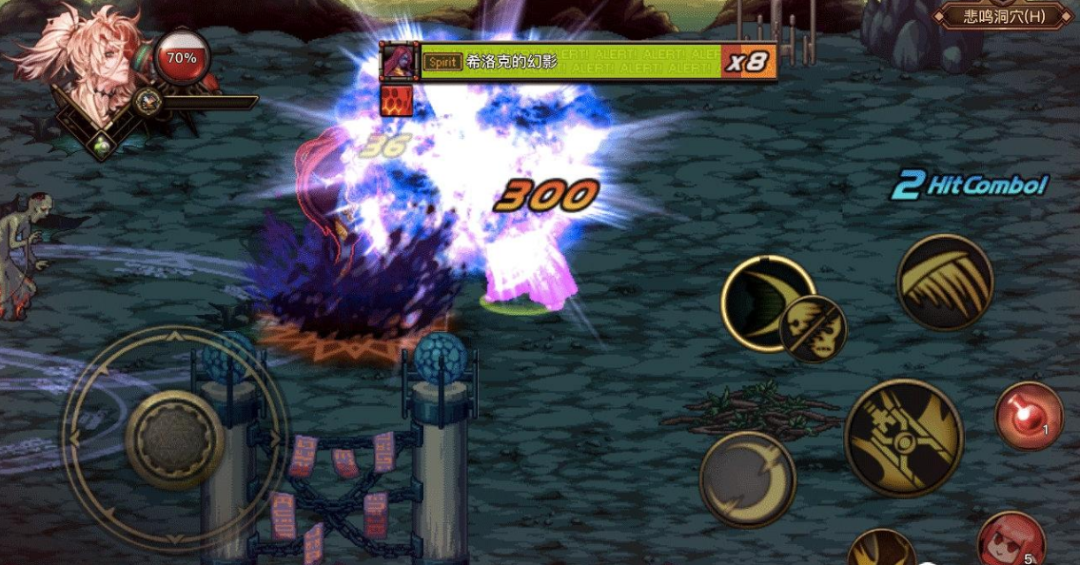Open the 悲鸣洞穴(H) dungeon name banner
1080x565 pixels.
pos(1003,16)
